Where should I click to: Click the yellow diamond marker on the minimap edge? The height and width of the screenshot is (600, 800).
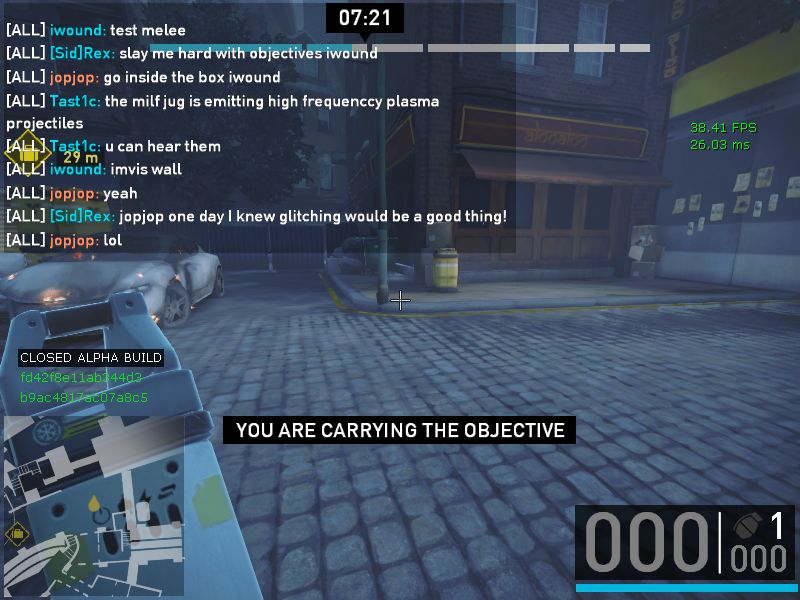click(17, 533)
